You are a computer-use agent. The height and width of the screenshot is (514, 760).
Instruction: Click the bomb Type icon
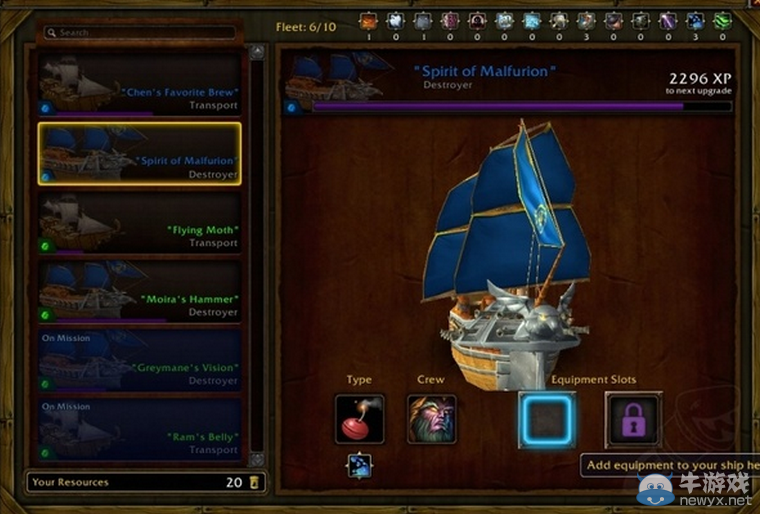(359, 419)
